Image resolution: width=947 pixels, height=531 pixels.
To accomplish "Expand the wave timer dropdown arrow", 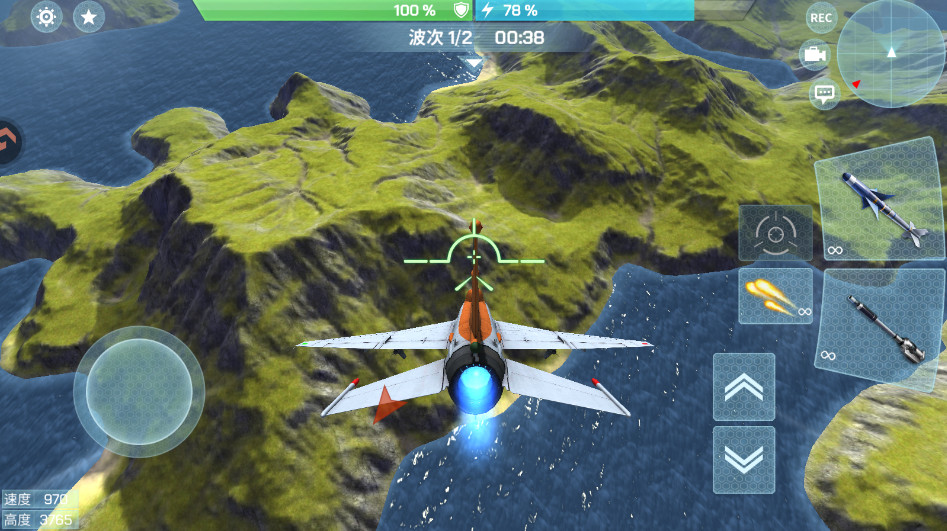I will click(473, 64).
